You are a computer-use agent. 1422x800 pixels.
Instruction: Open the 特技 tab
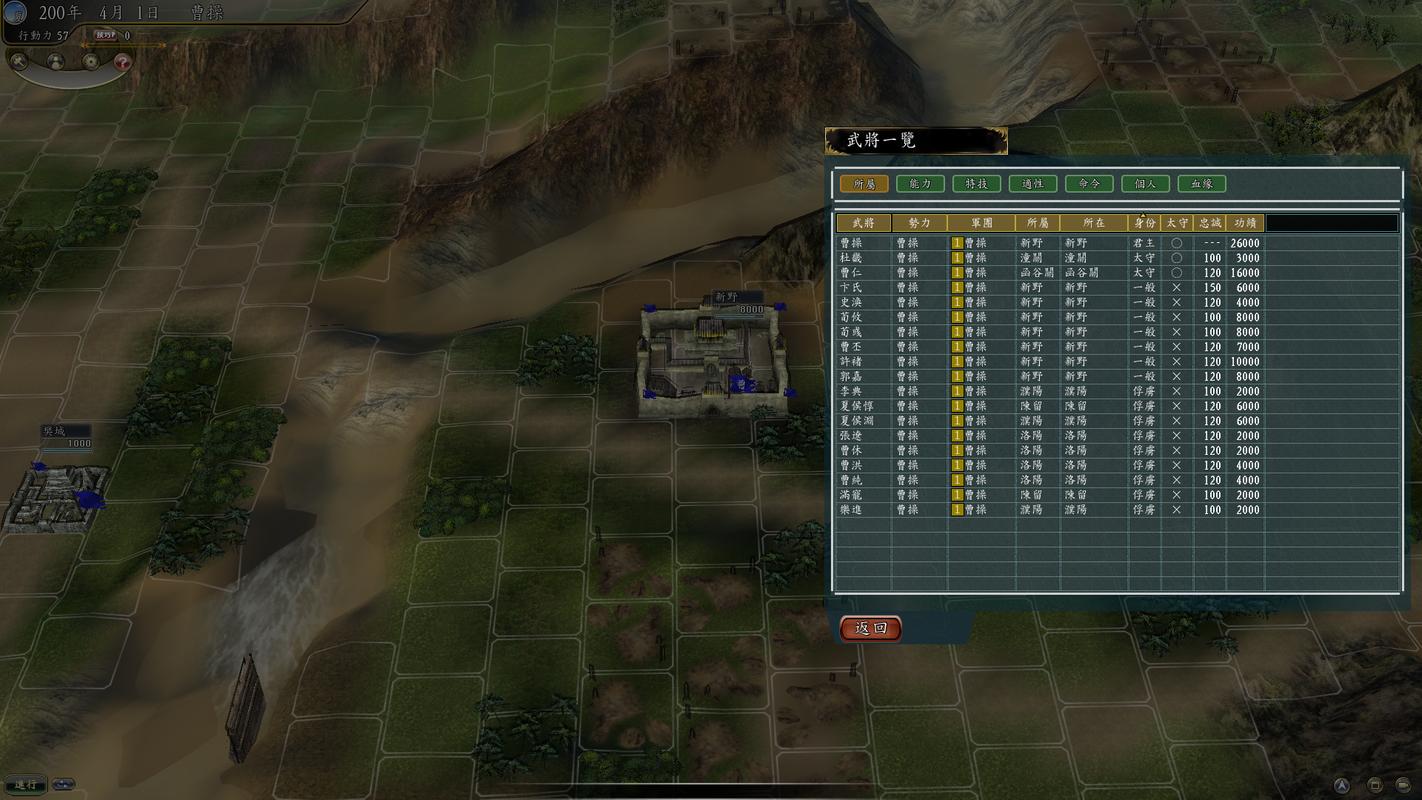(x=976, y=184)
